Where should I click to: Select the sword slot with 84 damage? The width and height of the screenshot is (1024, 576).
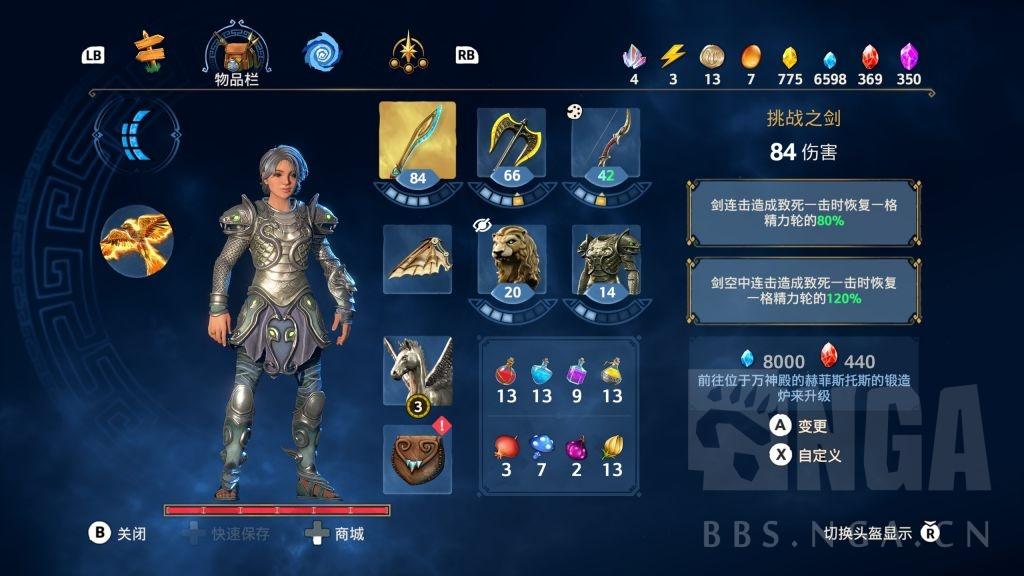click(417, 142)
